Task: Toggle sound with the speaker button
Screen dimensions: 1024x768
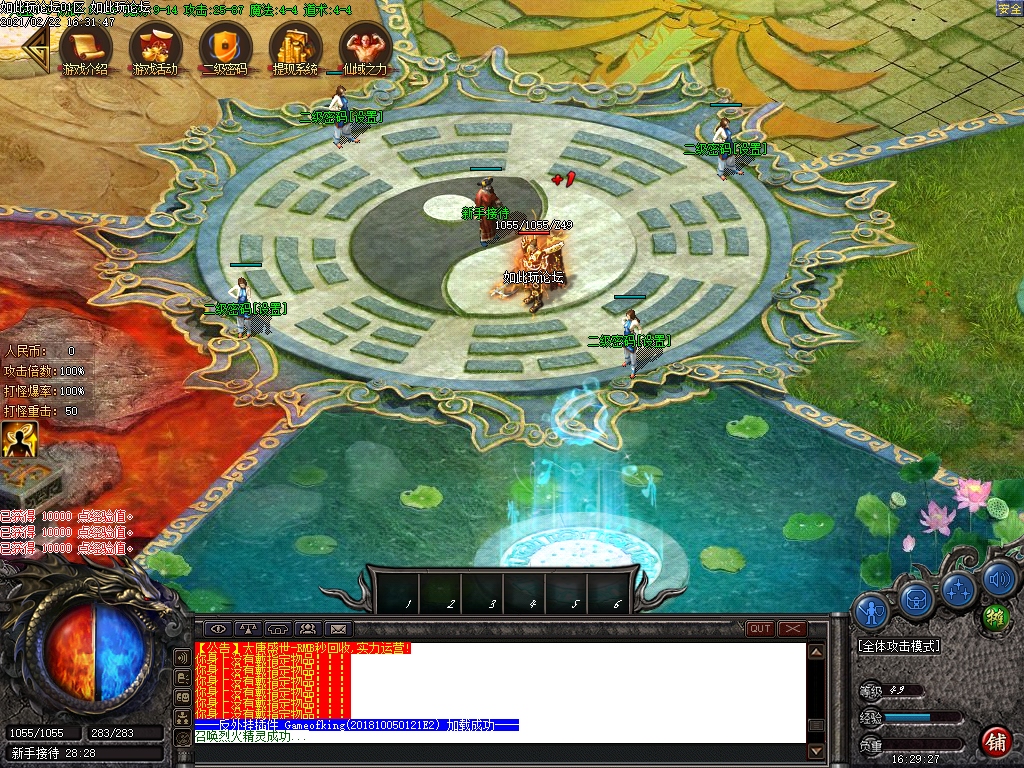Action: [999, 578]
